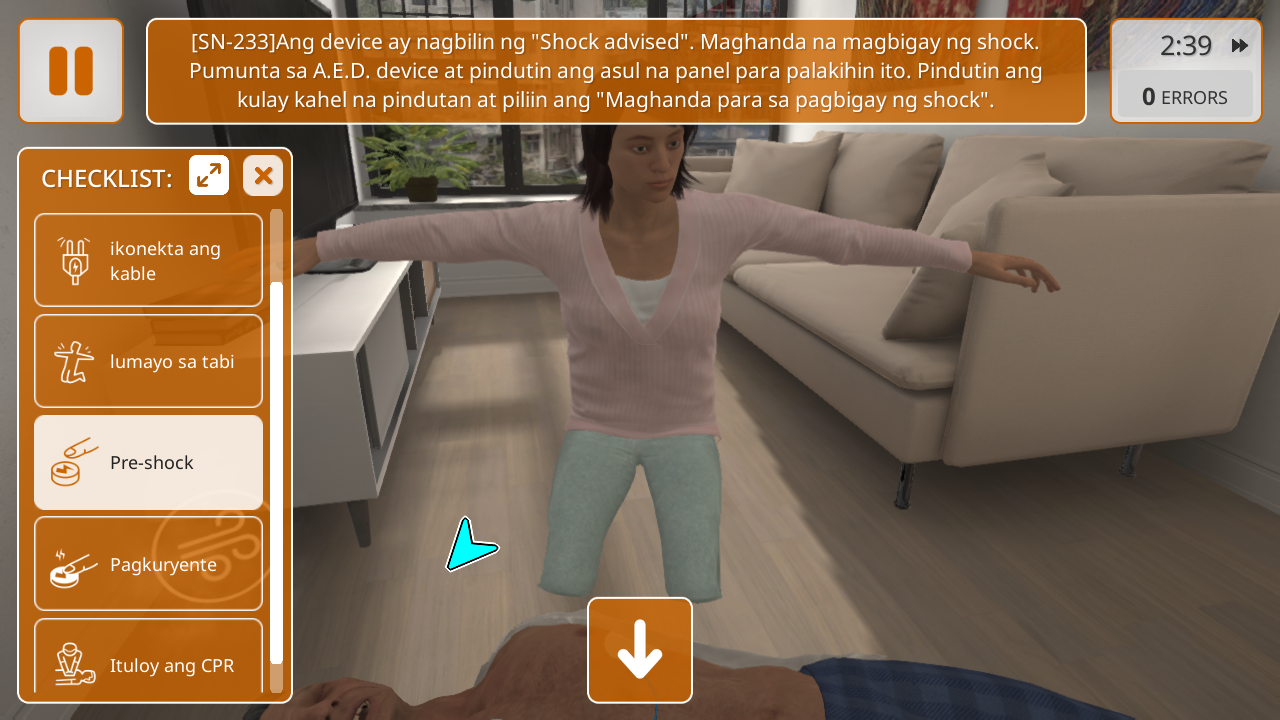Pick the "Pagkuryente" checklist entry
Viewport: 1280px width, 720px height.
coord(149,564)
